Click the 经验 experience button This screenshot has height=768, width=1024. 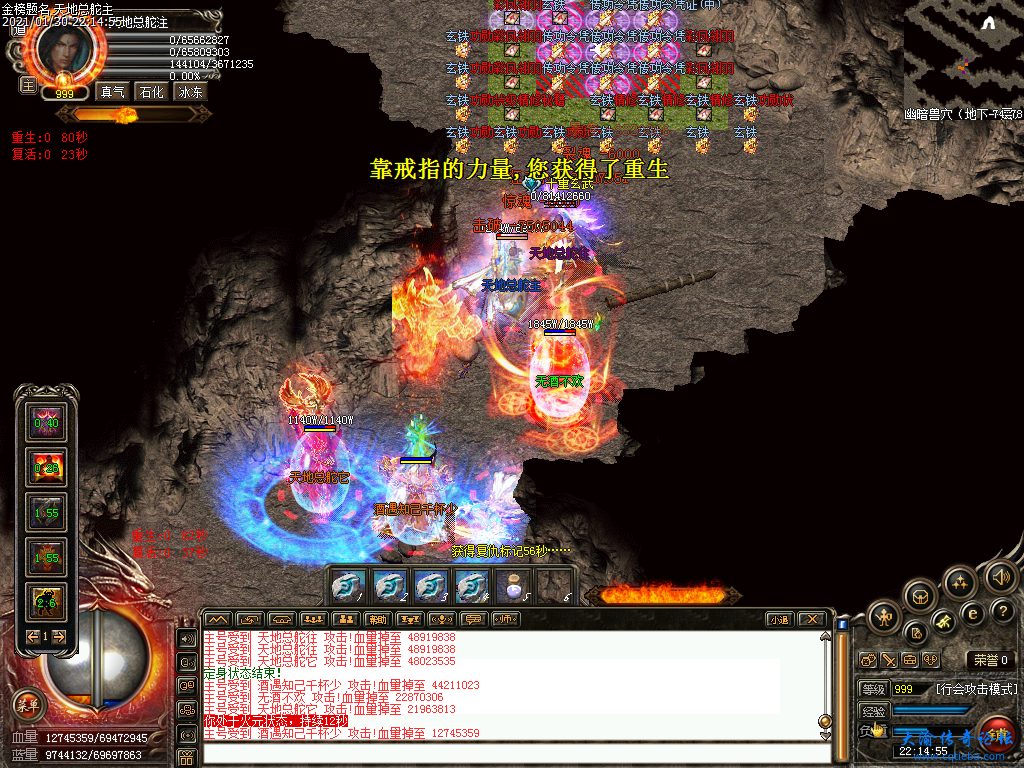coord(873,710)
